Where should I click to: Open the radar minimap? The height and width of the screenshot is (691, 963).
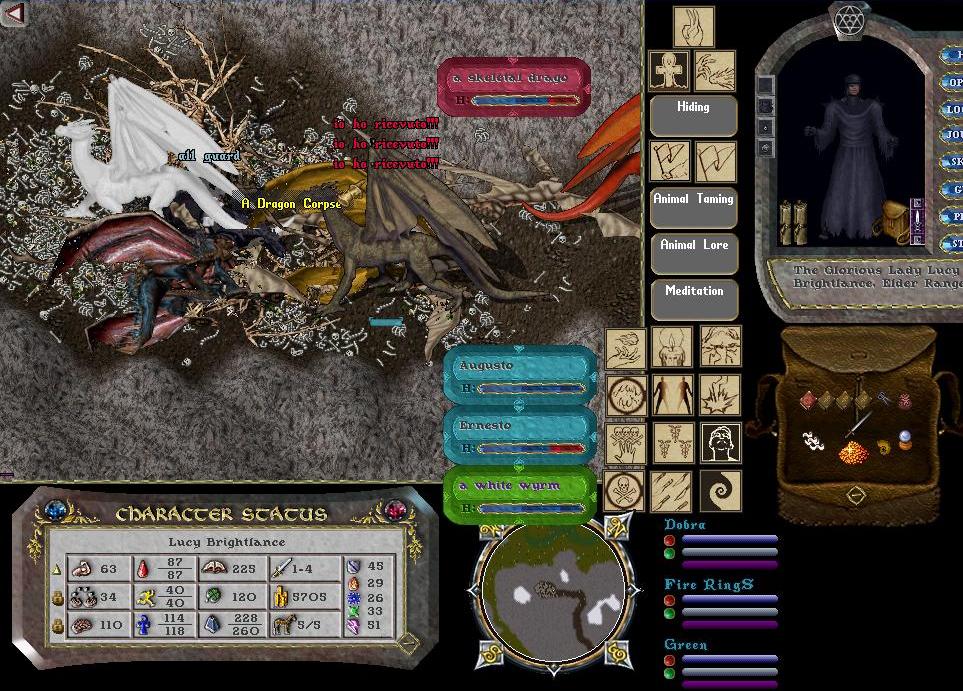coord(553,594)
